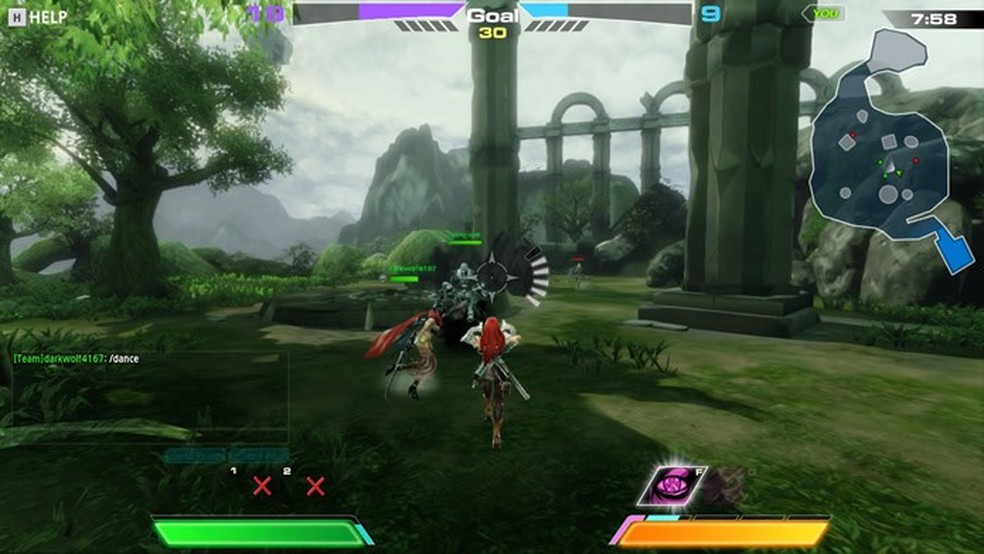Image resolution: width=984 pixels, height=554 pixels.
Task: Click the right chat channel button
Action: [258, 456]
